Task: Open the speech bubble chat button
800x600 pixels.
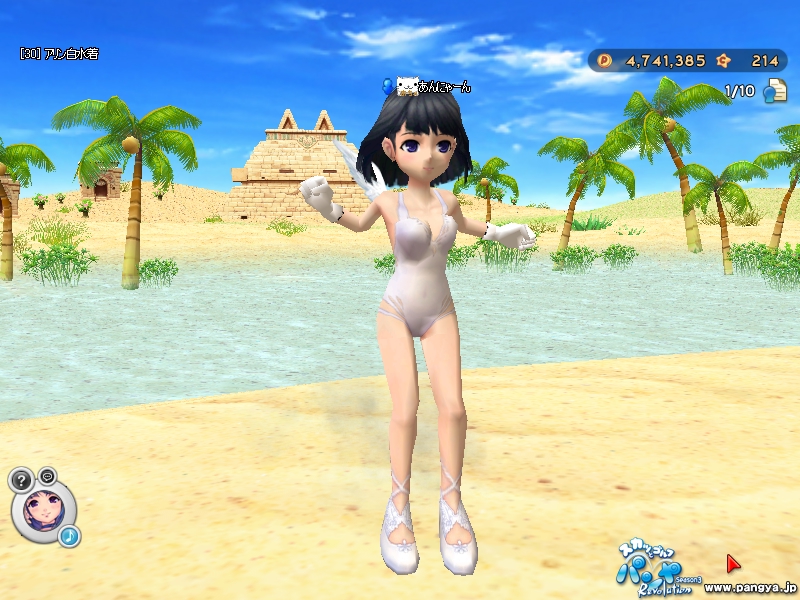Action: pyautogui.click(x=47, y=475)
